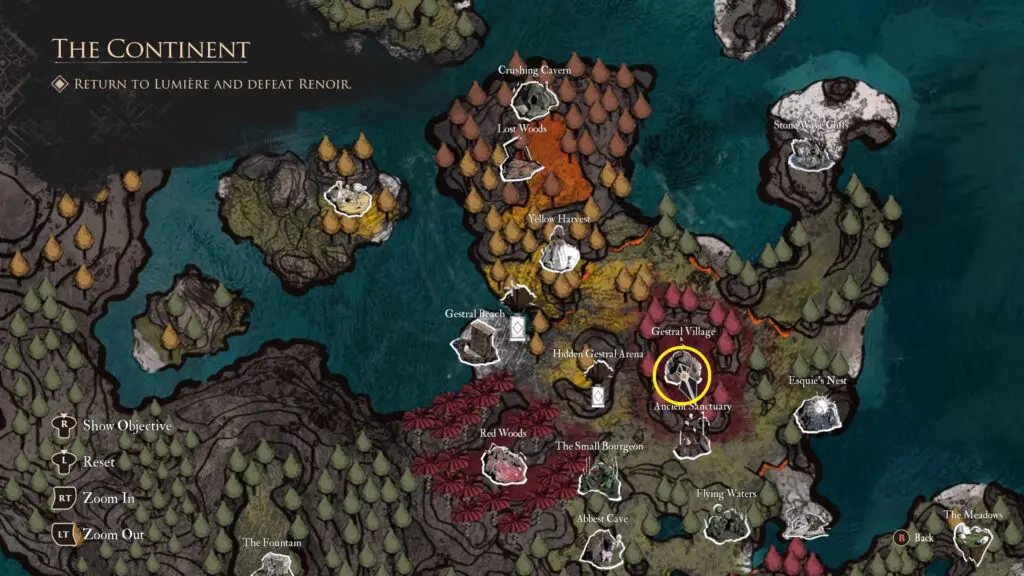The height and width of the screenshot is (576, 1024).
Task: Click The Fountain location marker
Action: coord(272,562)
